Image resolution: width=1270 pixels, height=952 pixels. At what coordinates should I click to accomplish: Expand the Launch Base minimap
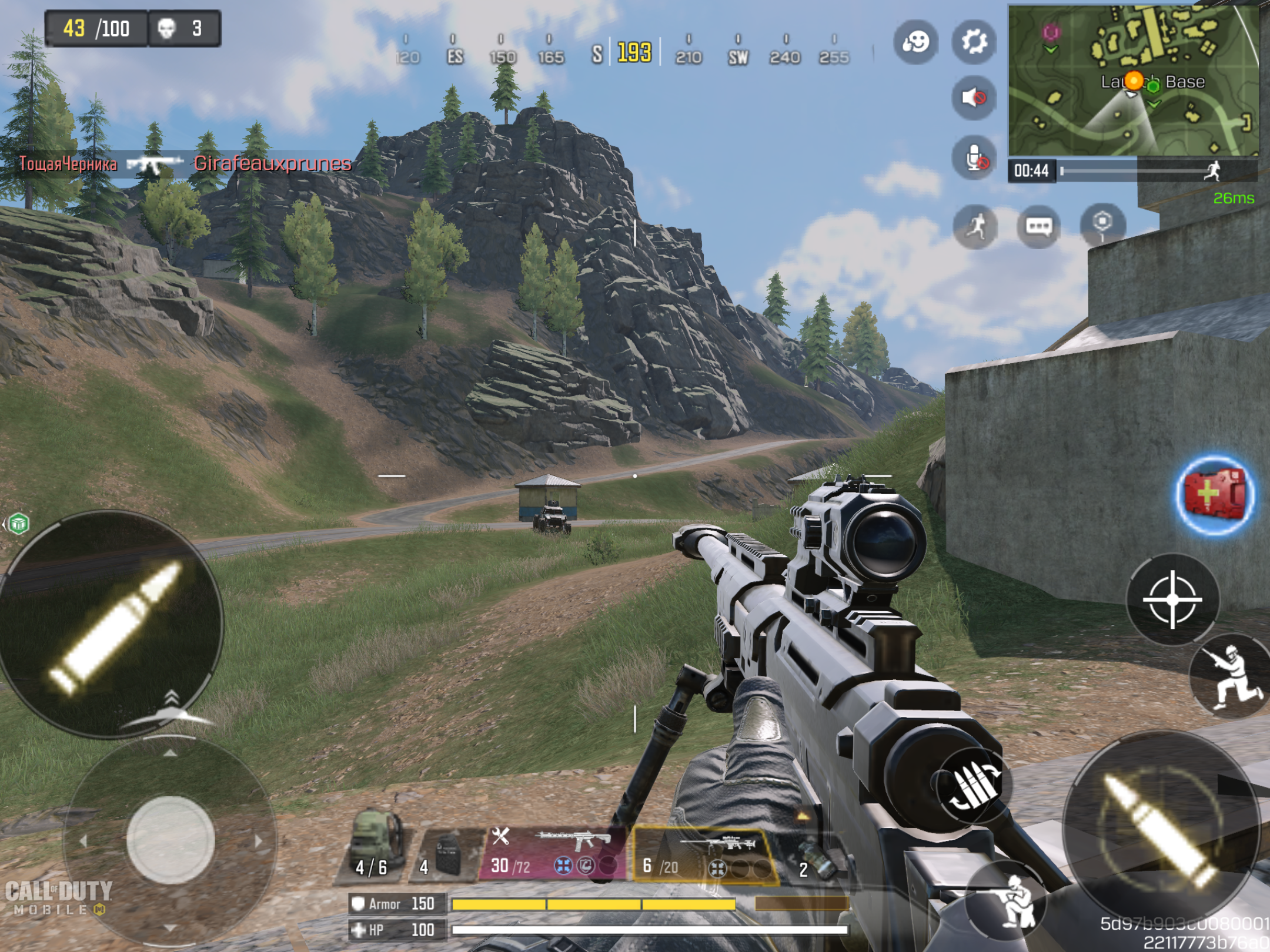[1133, 81]
